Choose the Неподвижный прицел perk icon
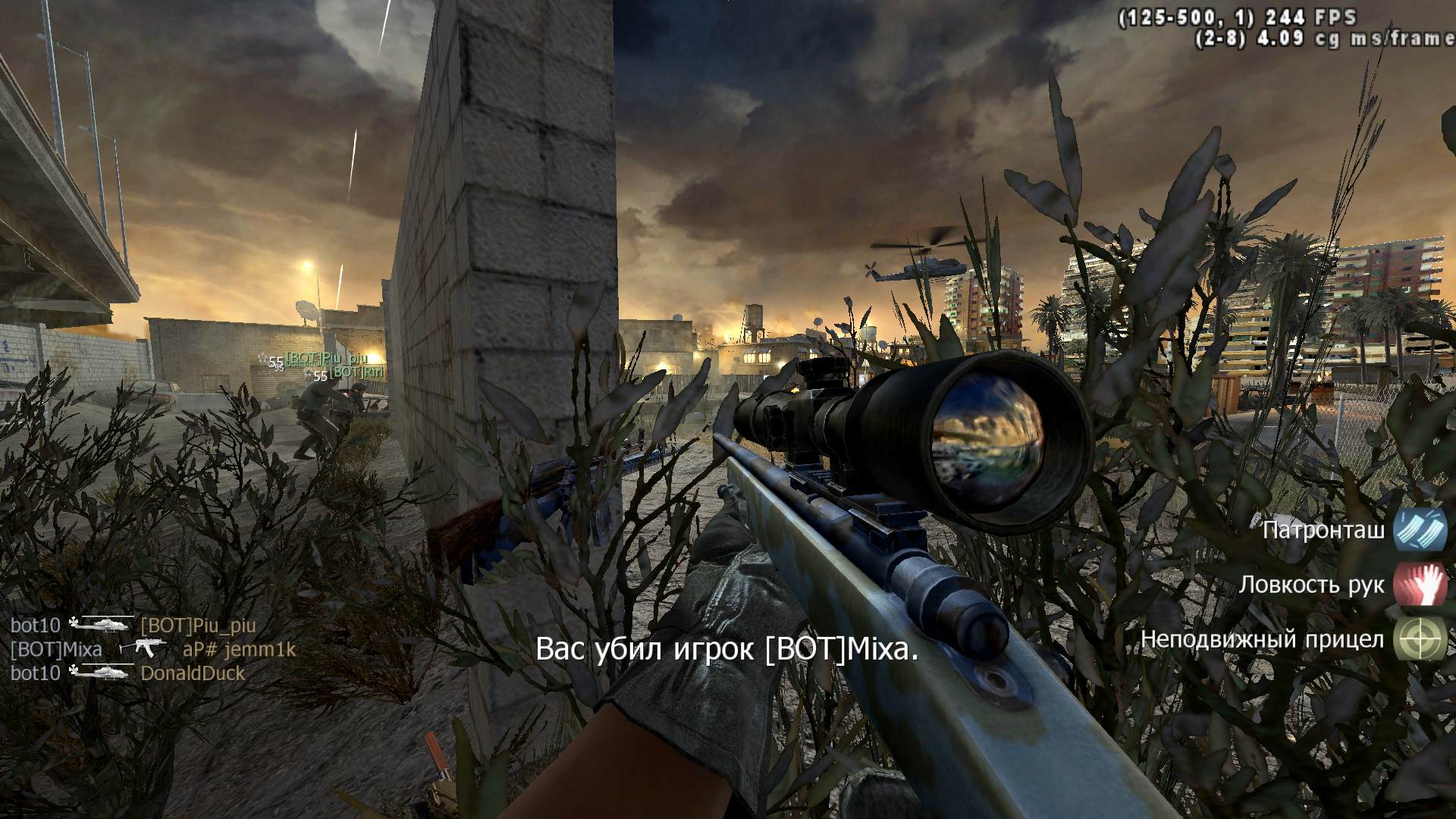 click(x=1420, y=639)
